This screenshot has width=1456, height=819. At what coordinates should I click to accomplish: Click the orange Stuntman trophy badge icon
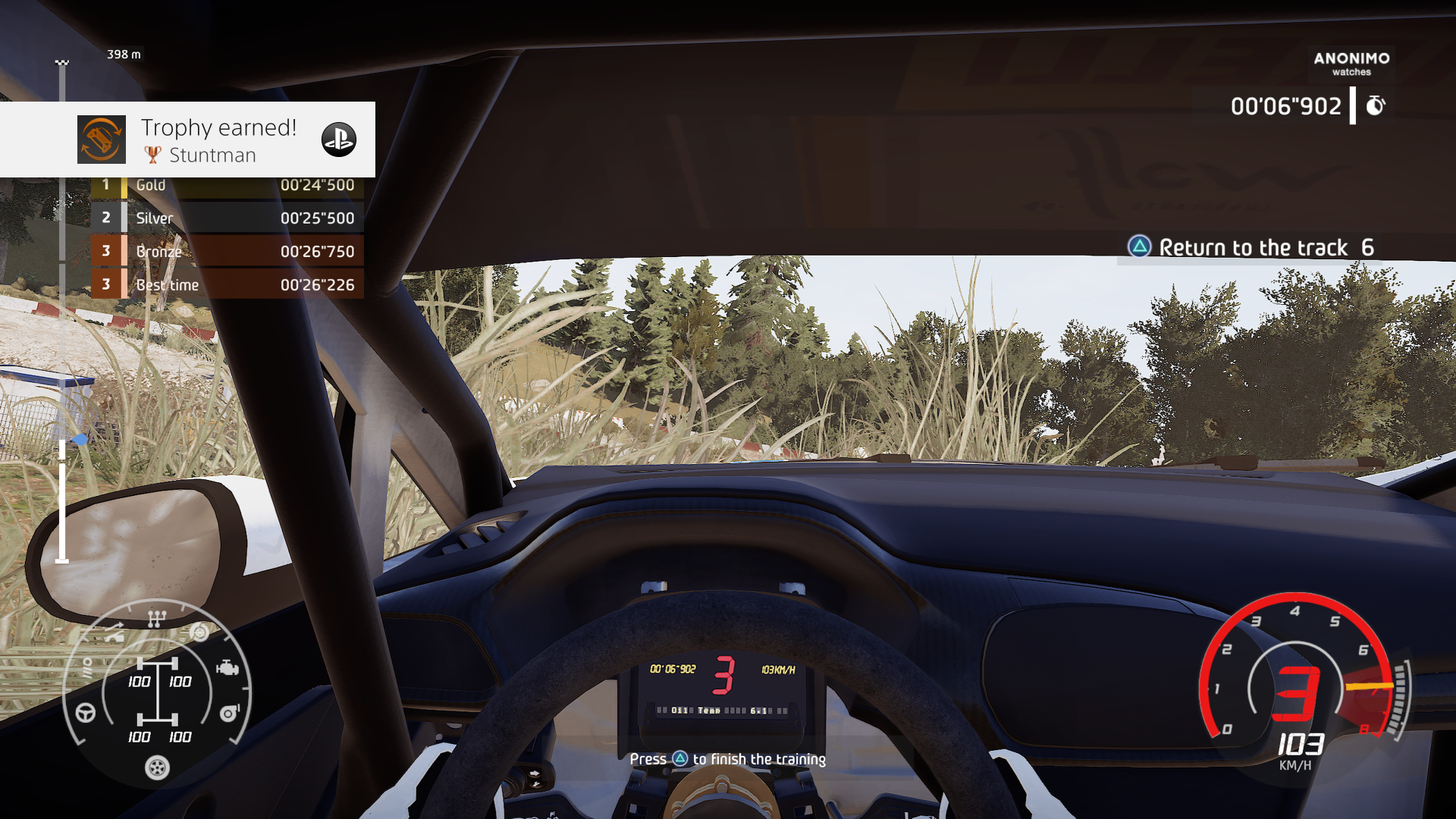pyautogui.click(x=101, y=139)
